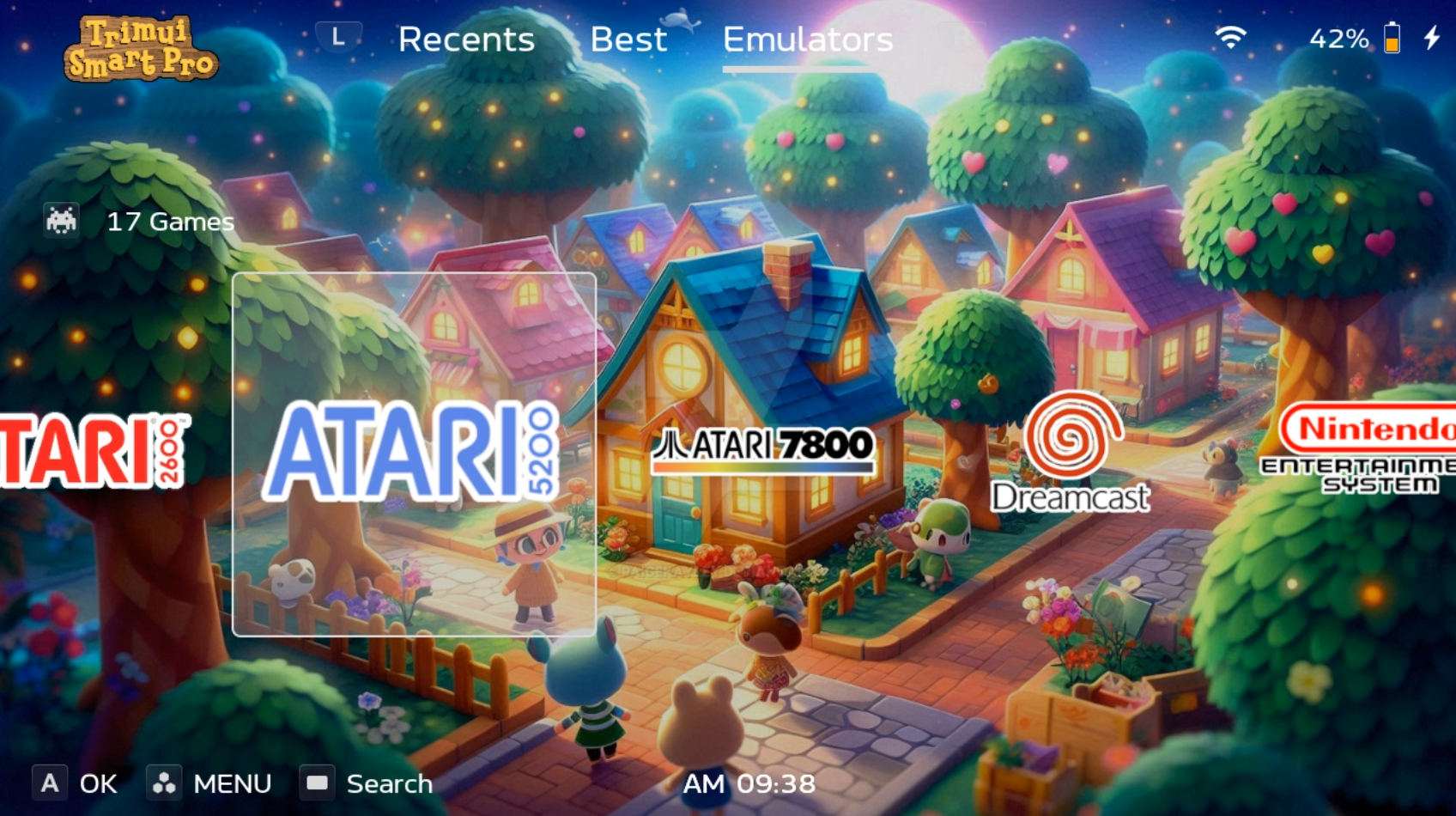Screen dimensions: 1456x816
Task: Launch the Dreamcast emulator
Action: coord(1070,453)
